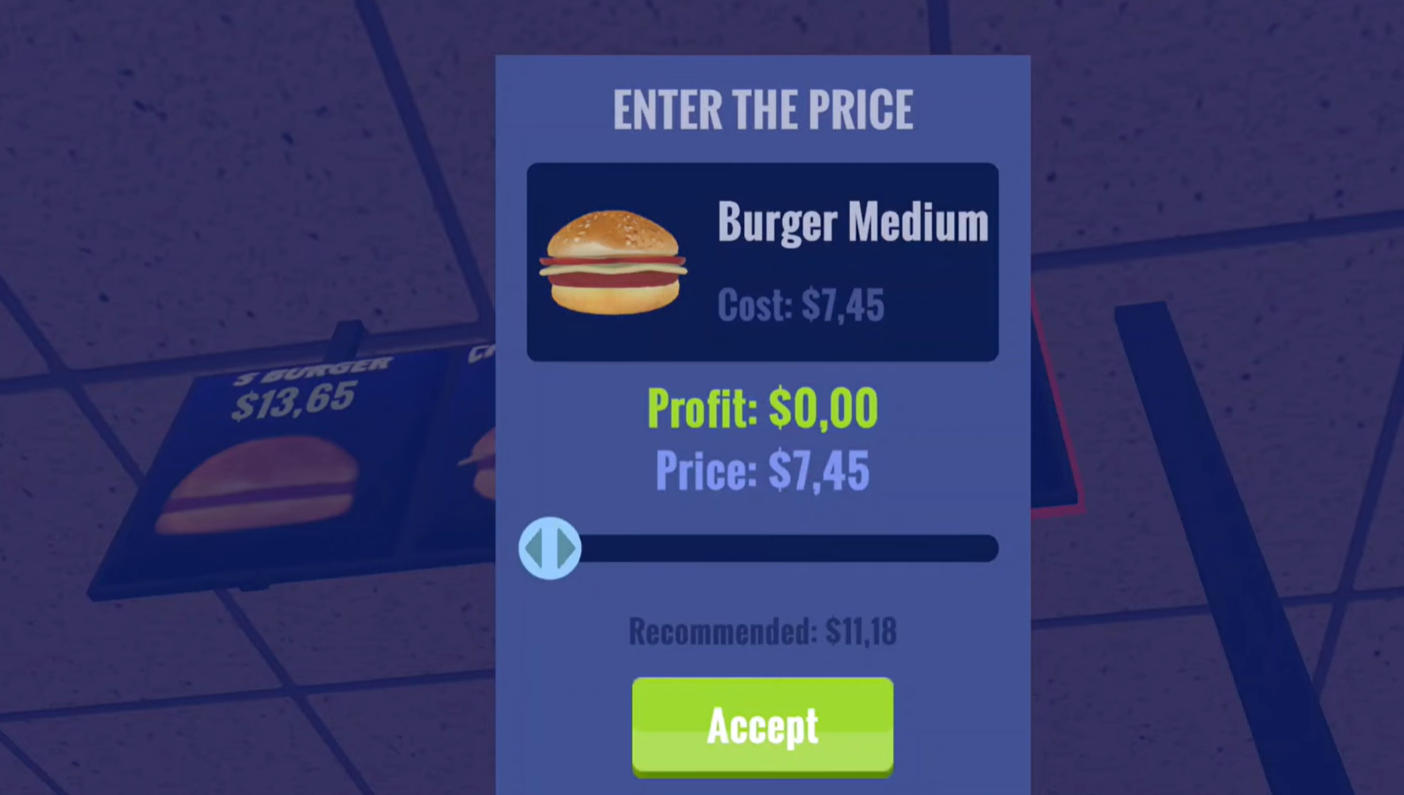Click the Recommended $11,18 text
Image resolution: width=1404 pixels, height=795 pixels.
pyautogui.click(x=762, y=631)
